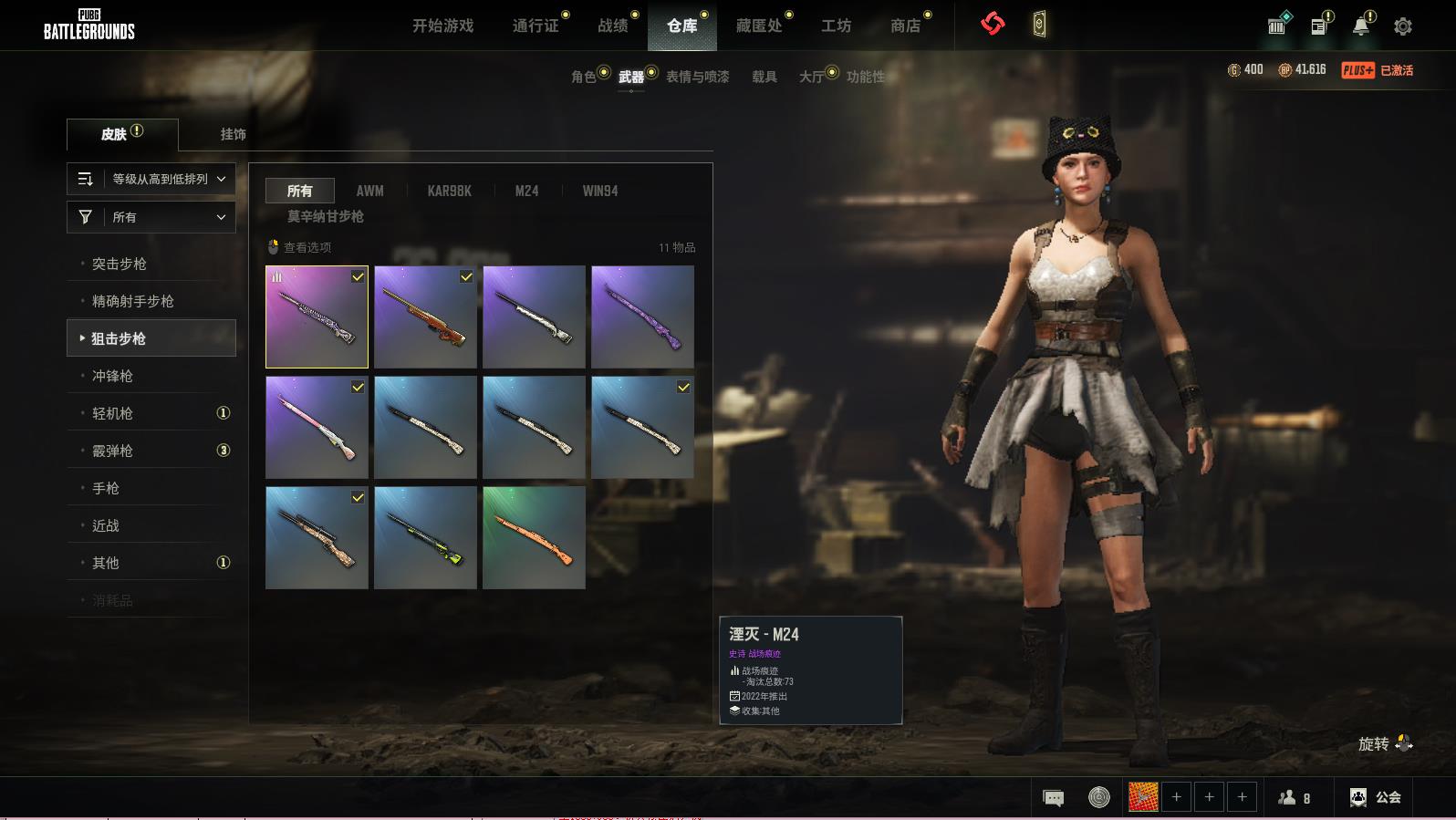The width and height of the screenshot is (1456, 820).
Task: Open the 所有 filter dropdown
Action: pyautogui.click(x=151, y=217)
